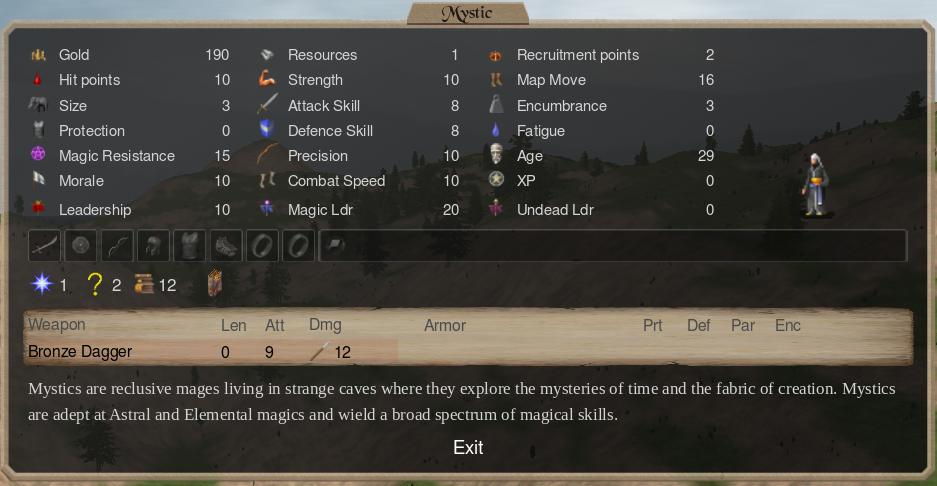
Task: Select the Bronze Dagger weapon row
Action: [x=80, y=352]
